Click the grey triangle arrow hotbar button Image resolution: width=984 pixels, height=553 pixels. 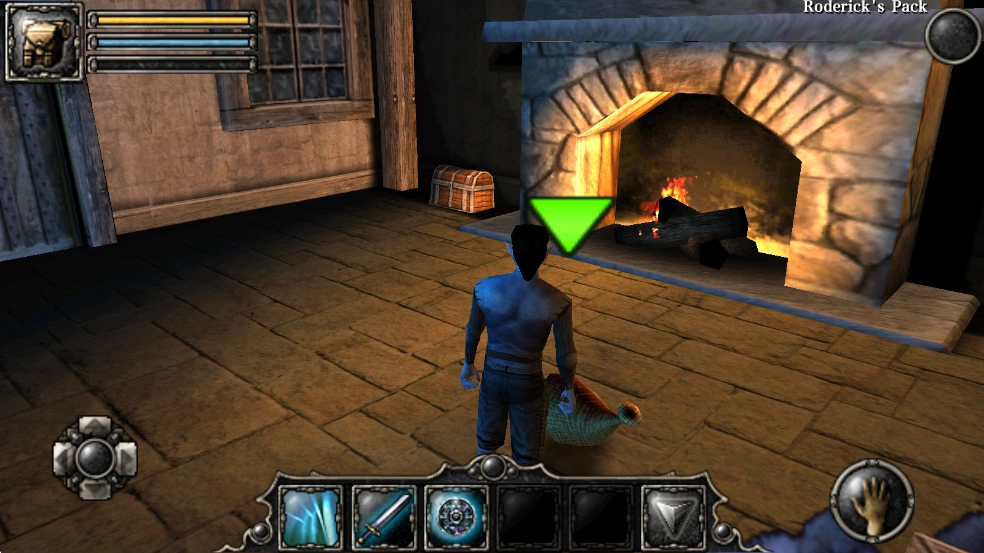673,517
